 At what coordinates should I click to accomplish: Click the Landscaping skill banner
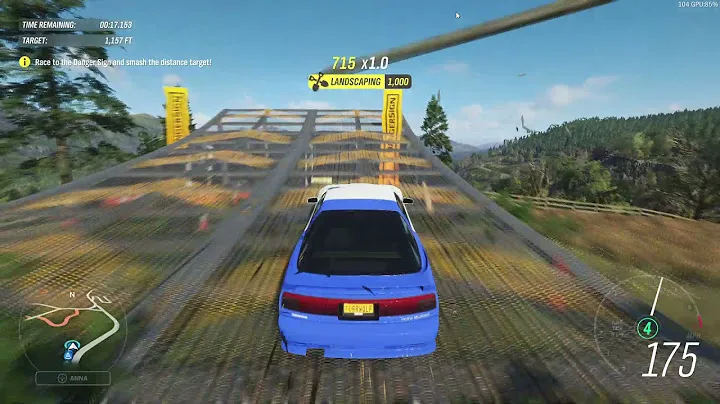click(x=360, y=81)
